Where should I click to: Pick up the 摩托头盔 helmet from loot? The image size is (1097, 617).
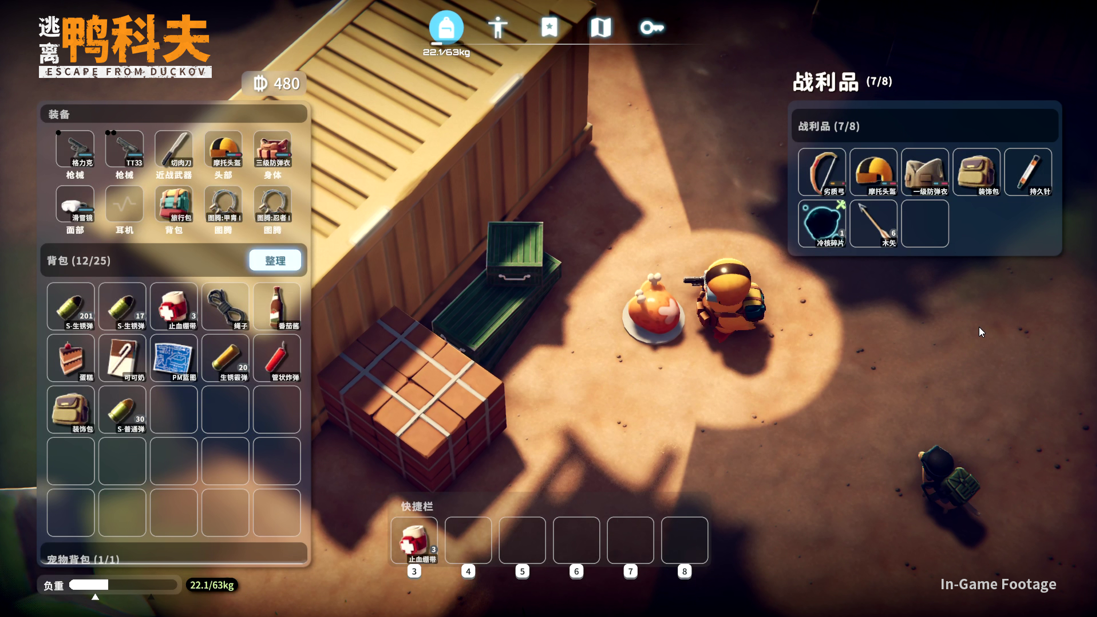point(873,172)
